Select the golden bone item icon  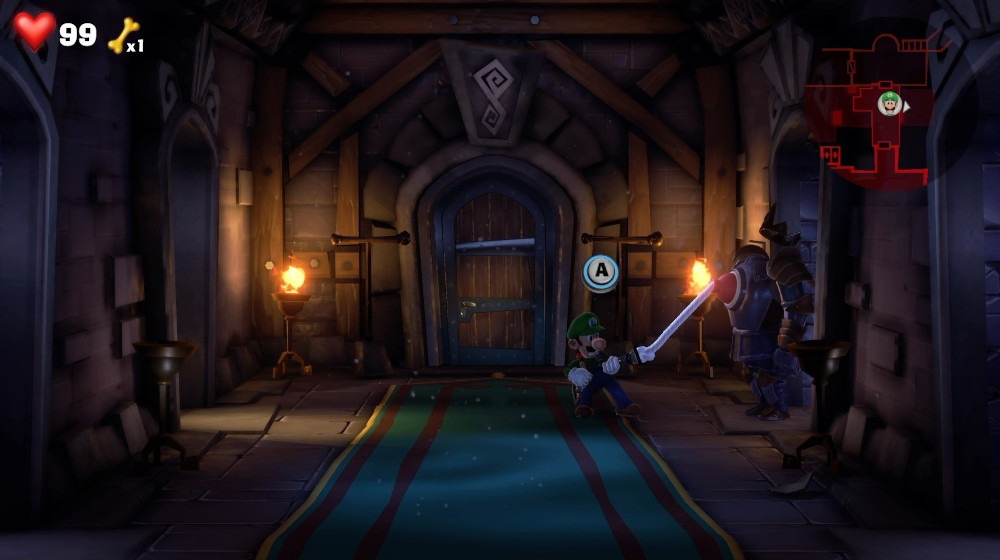(x=121, y=36)
